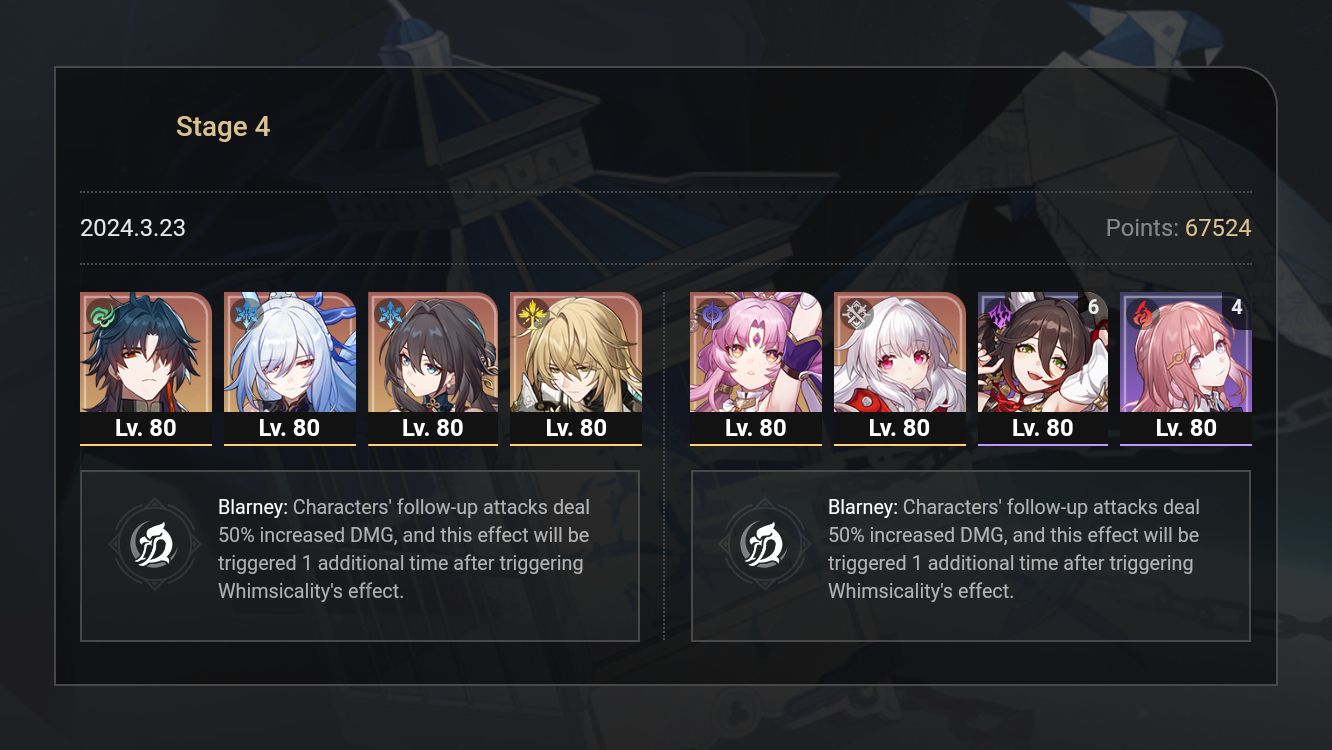Click Asta's Eidolon 4 badge

(x=1237, y=308)
